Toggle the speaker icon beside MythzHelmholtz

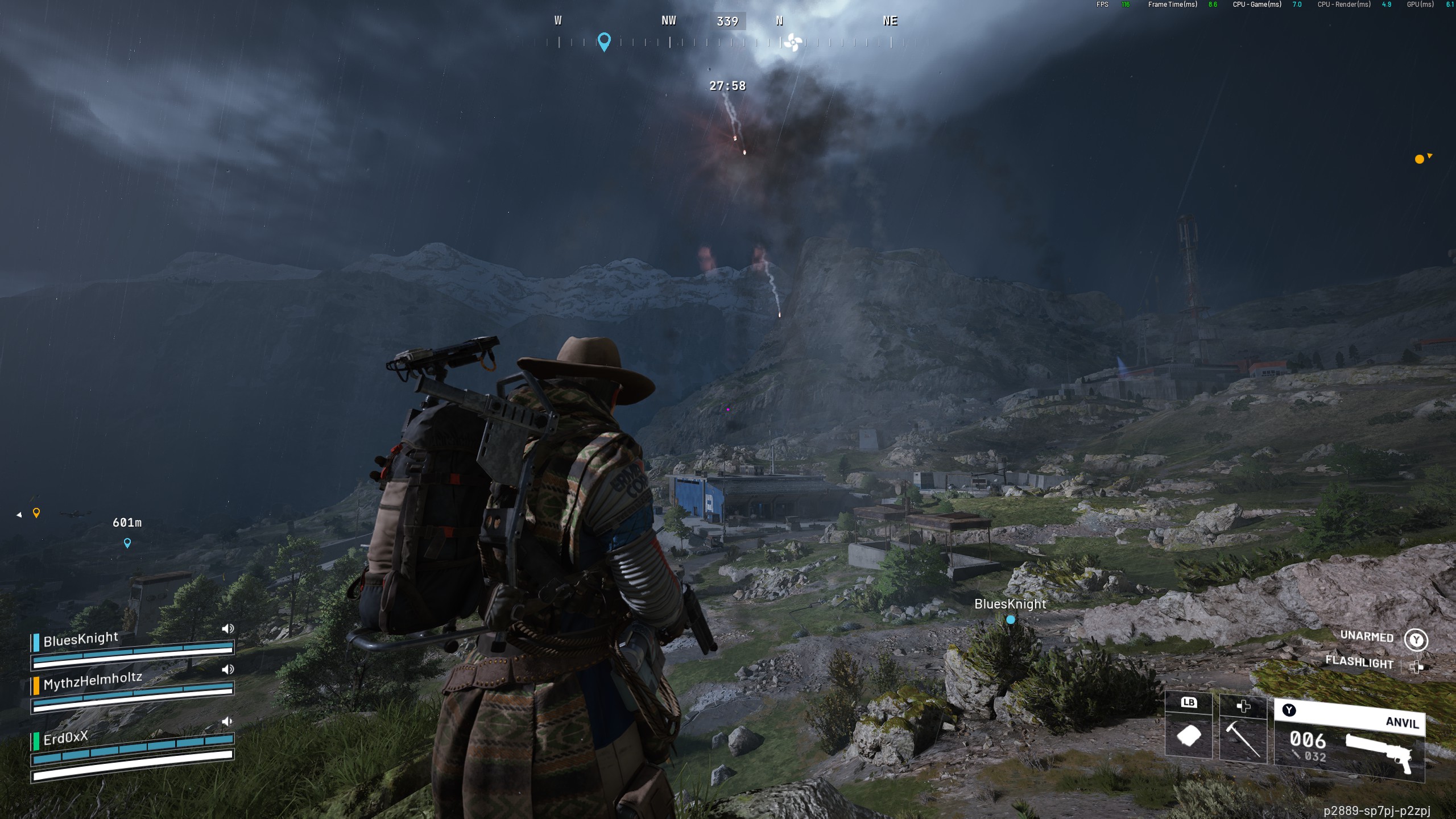coord(227,669)
